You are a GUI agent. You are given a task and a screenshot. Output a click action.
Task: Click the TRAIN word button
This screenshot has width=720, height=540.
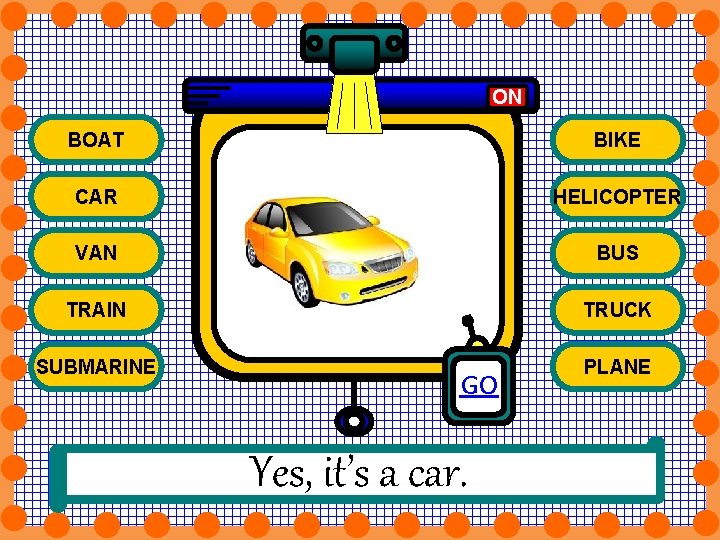[x=96, y=310]
